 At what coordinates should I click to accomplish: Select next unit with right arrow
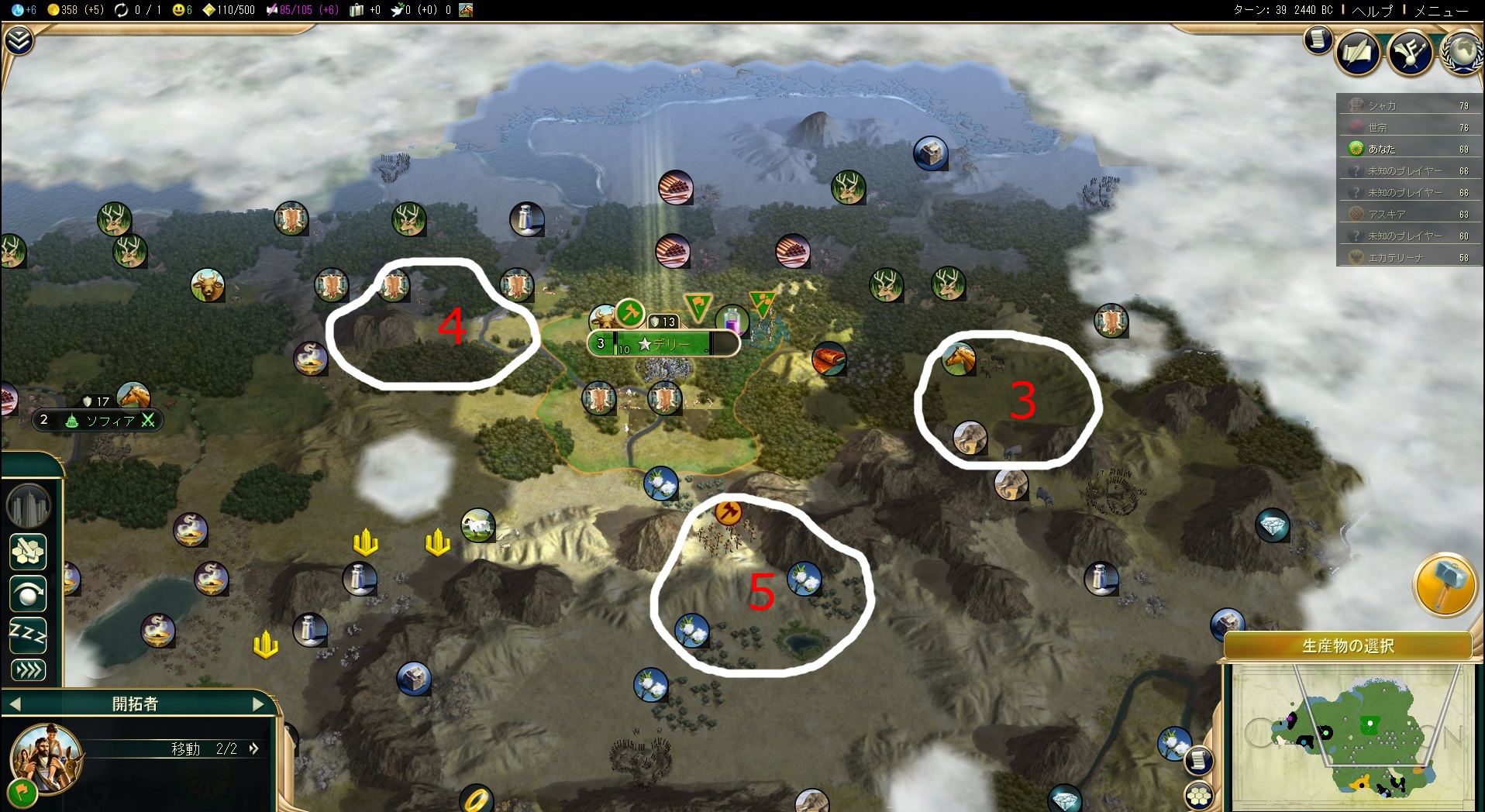coord(260,704)
